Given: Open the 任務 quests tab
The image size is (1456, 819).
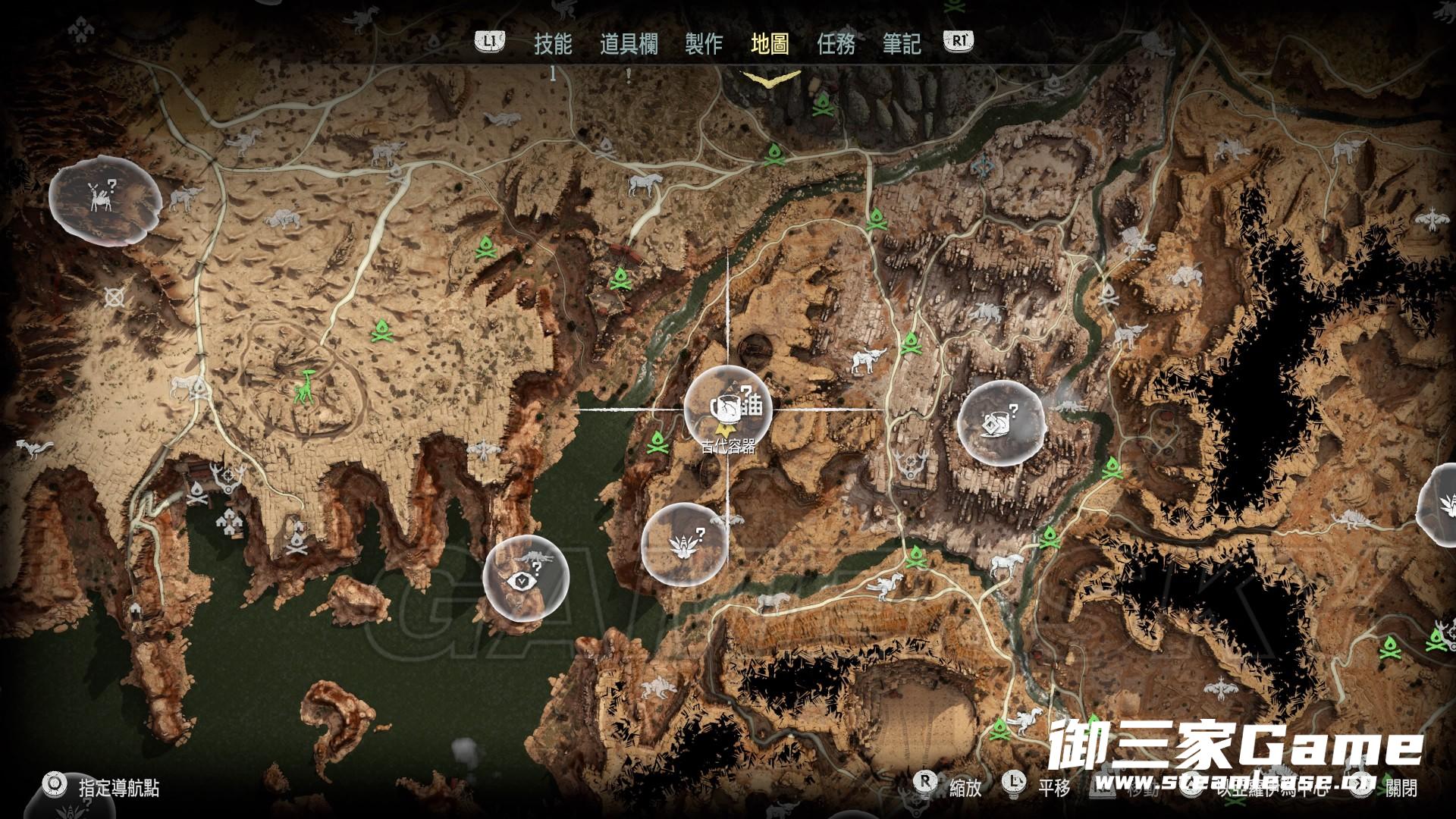Looking at the screenshot, I should point(836,44).
